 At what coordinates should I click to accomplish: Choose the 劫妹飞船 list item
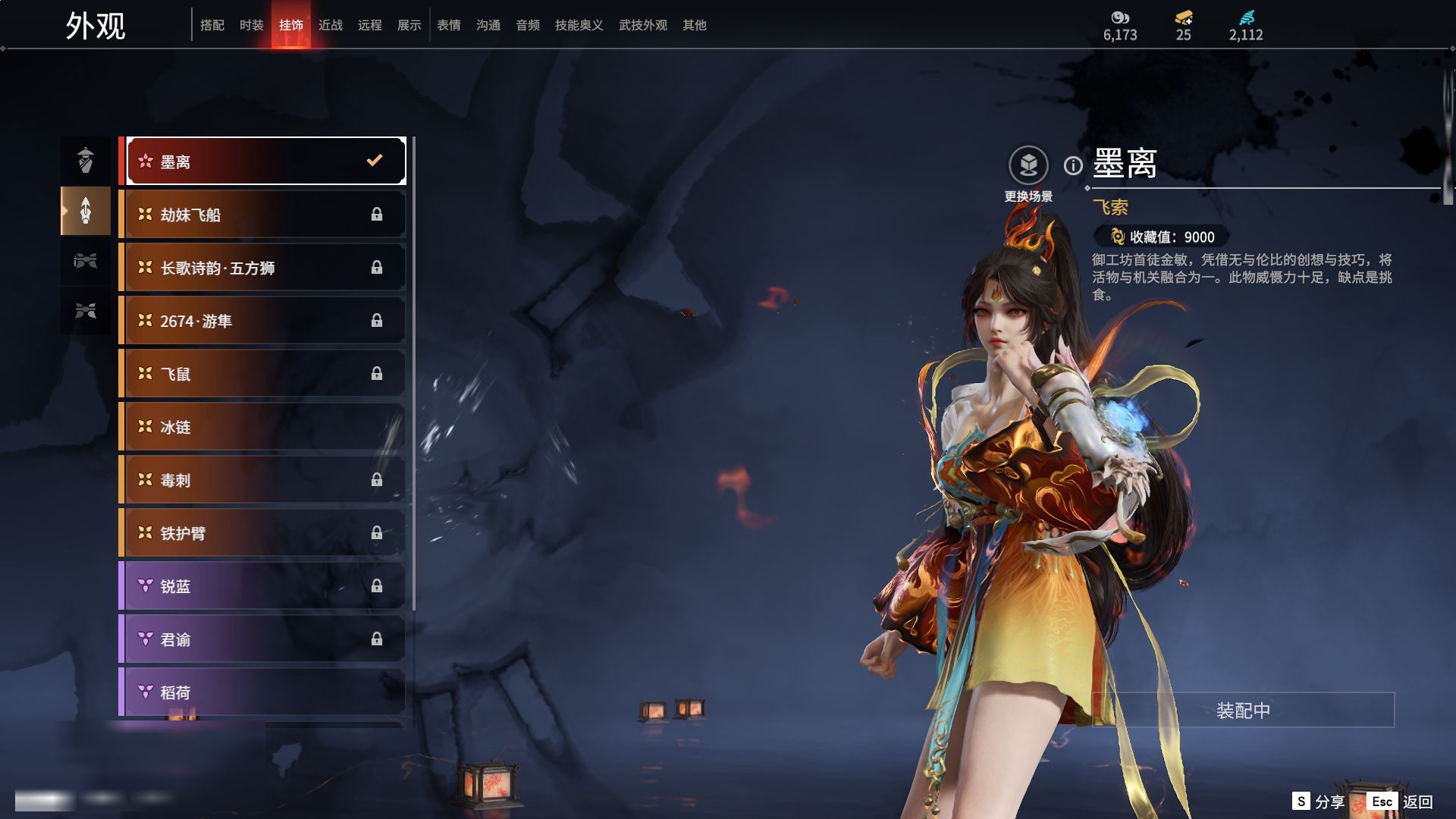(x=265, y=215)
